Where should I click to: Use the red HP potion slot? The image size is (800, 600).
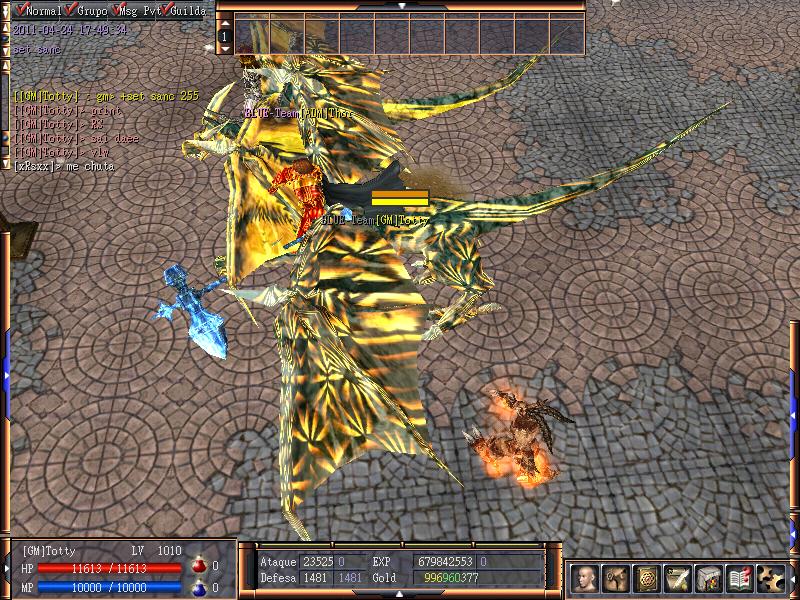(199, 566)
